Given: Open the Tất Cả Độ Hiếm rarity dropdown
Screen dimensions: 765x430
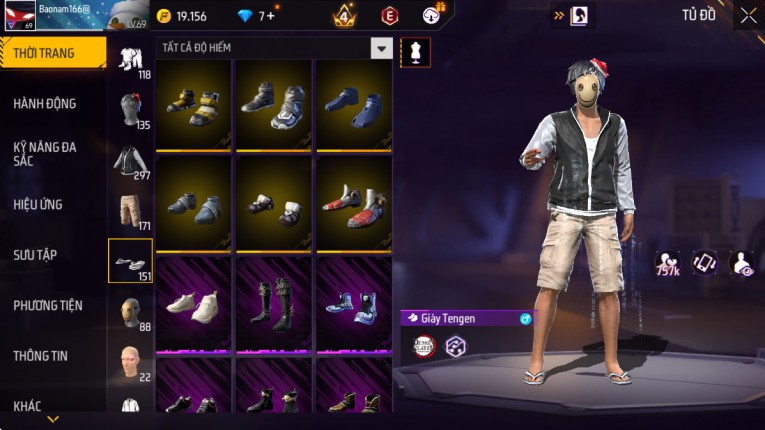Looking at the screenshot, I should pos(381,48).
